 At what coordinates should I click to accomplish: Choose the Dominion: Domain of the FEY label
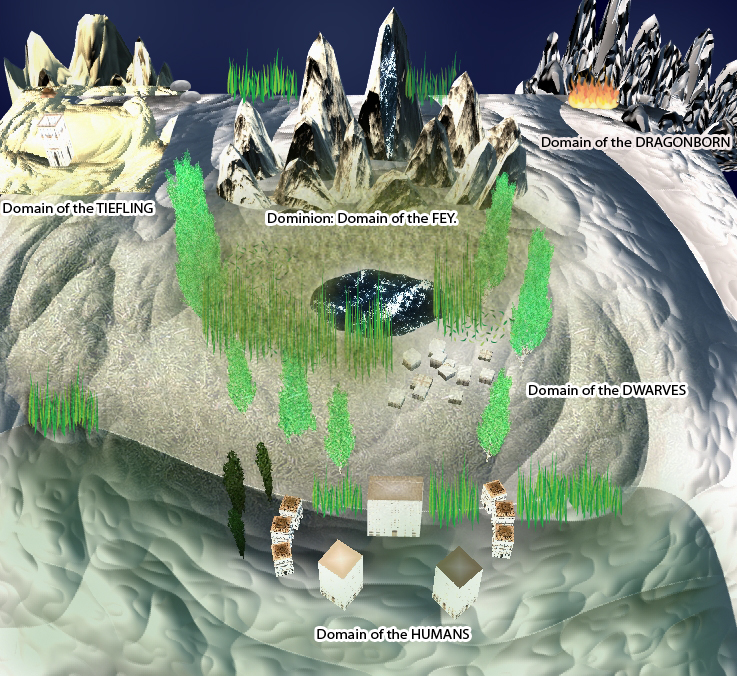(362, 217)
